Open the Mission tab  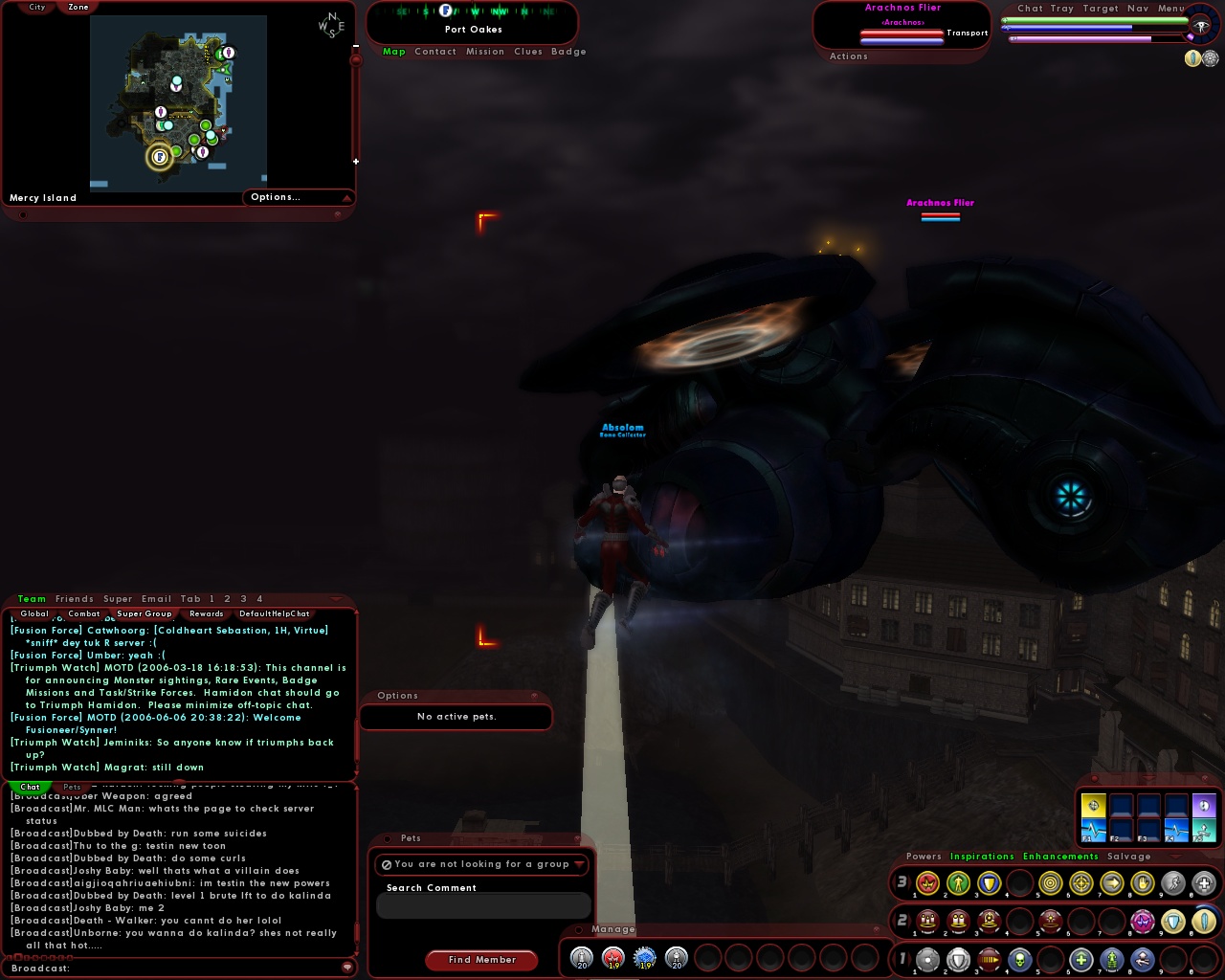[485, 52]
